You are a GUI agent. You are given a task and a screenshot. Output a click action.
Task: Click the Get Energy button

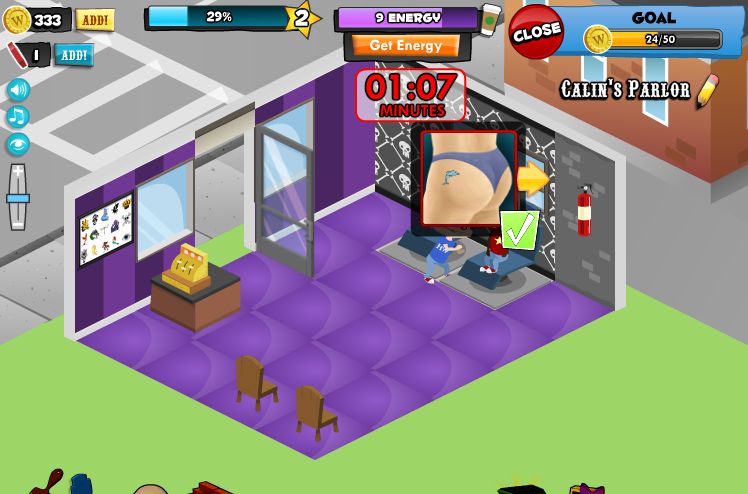pyautogui.click(x=405, y=46)
